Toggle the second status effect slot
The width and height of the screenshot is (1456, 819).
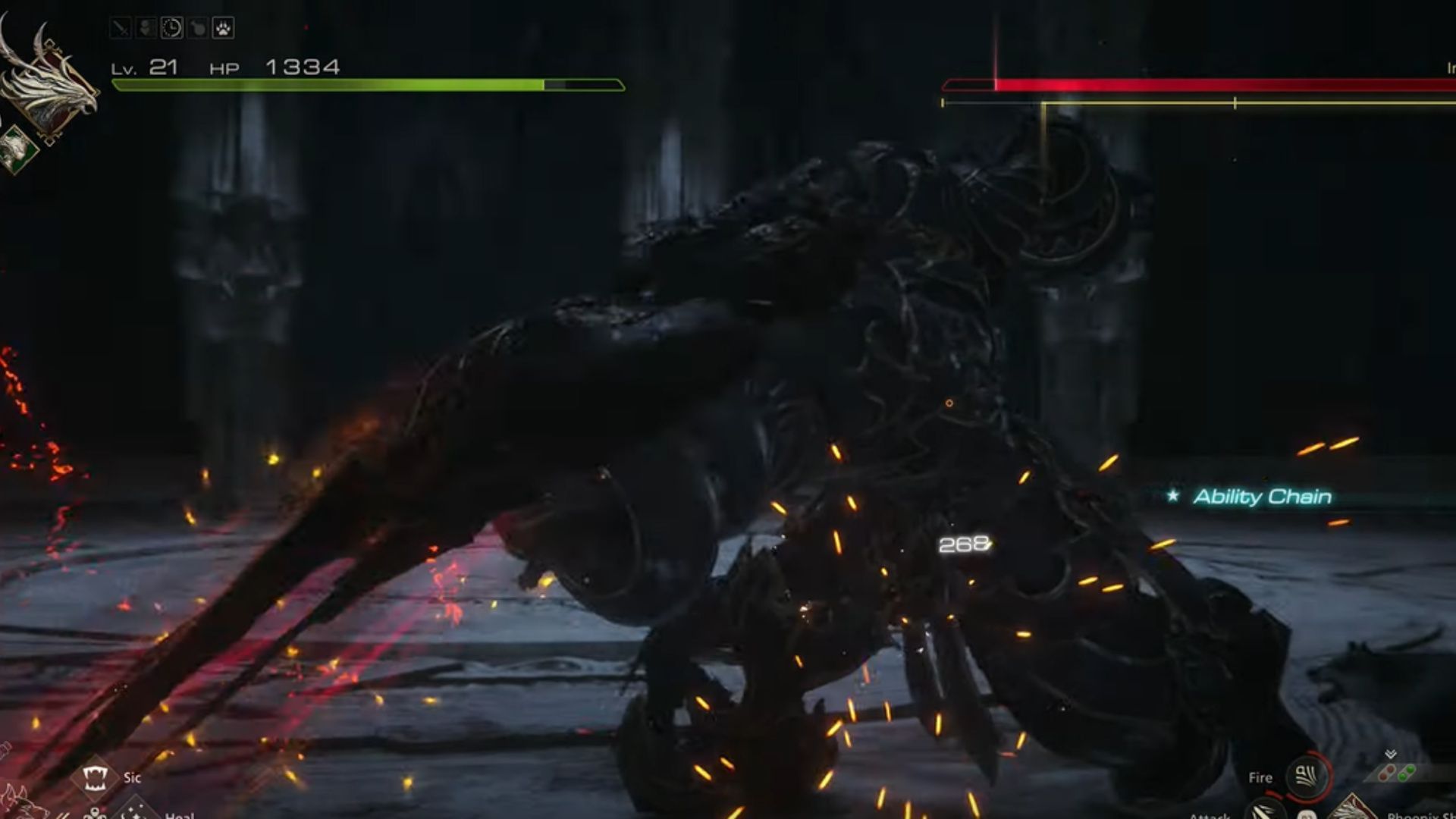(x=147, y=28)
